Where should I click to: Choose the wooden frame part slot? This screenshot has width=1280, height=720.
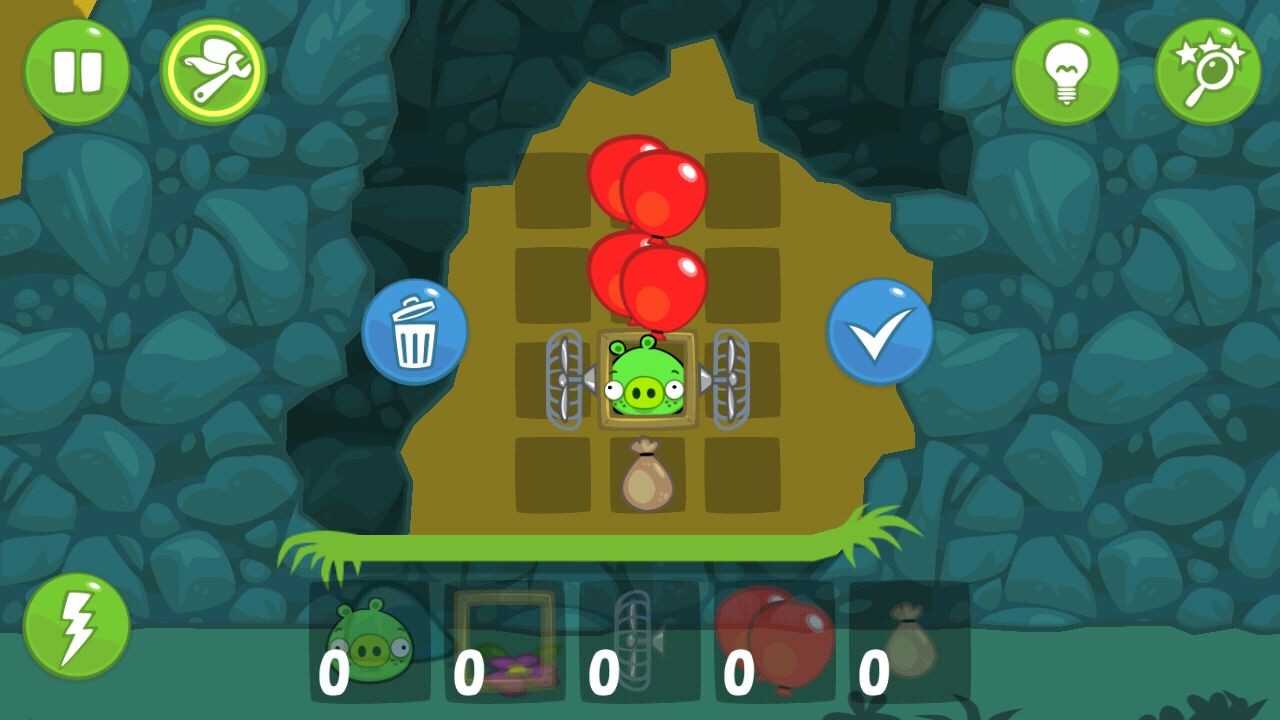click(504, 642)
